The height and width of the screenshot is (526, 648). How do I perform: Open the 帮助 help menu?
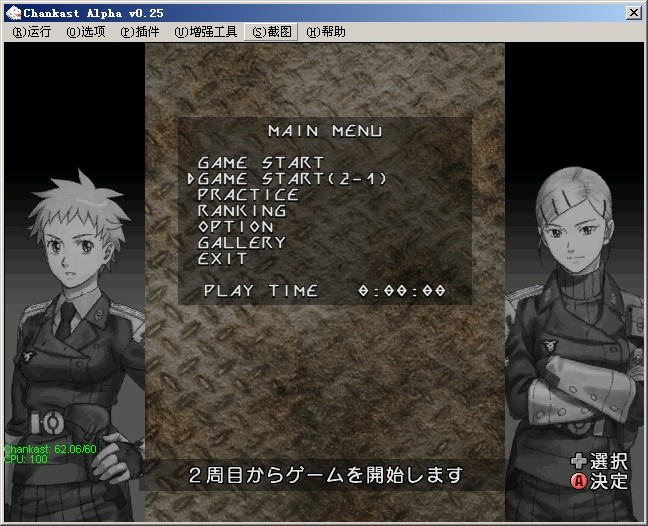pos(326,32)
